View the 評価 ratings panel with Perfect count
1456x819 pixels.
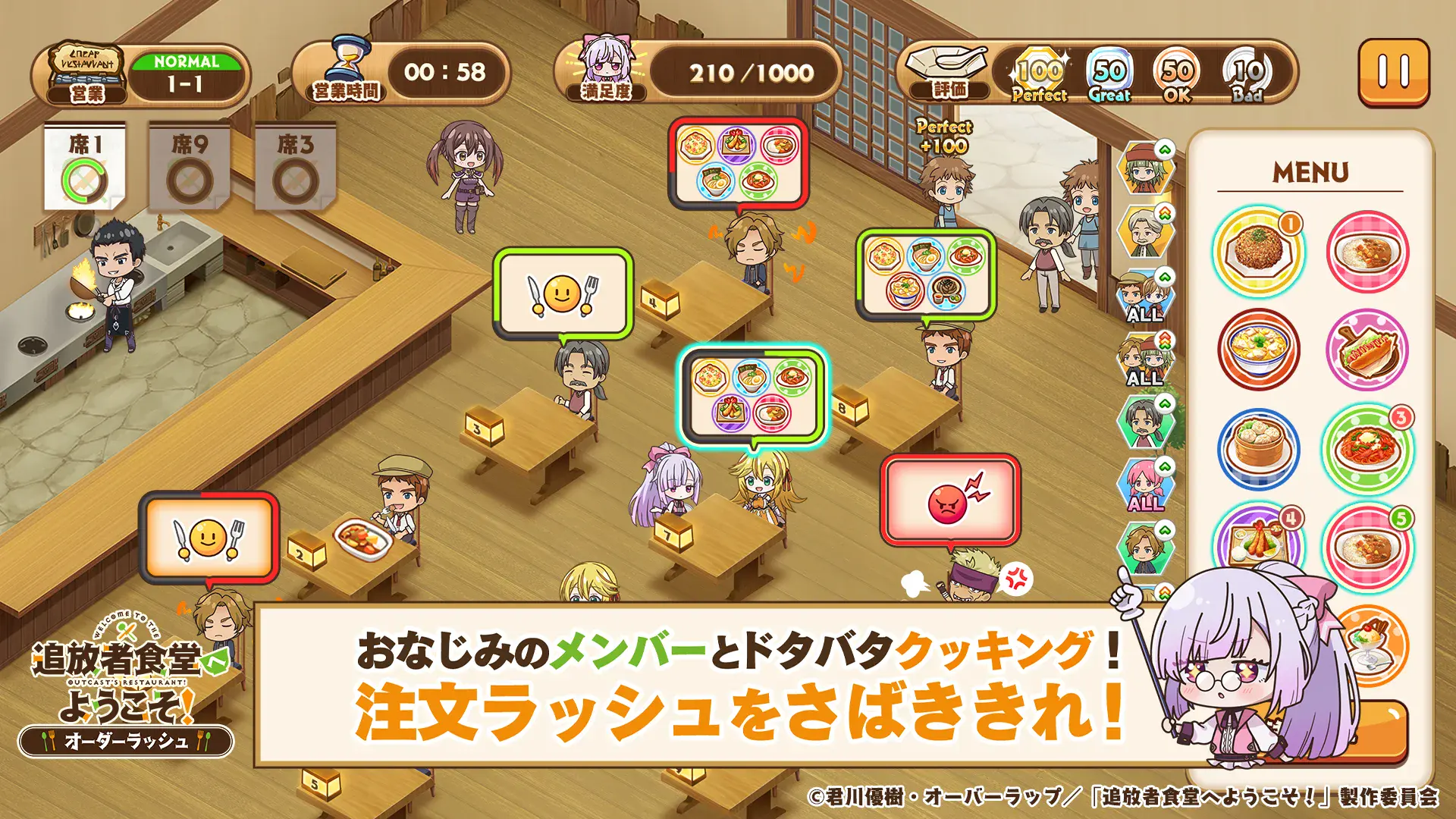point(1050,74)
